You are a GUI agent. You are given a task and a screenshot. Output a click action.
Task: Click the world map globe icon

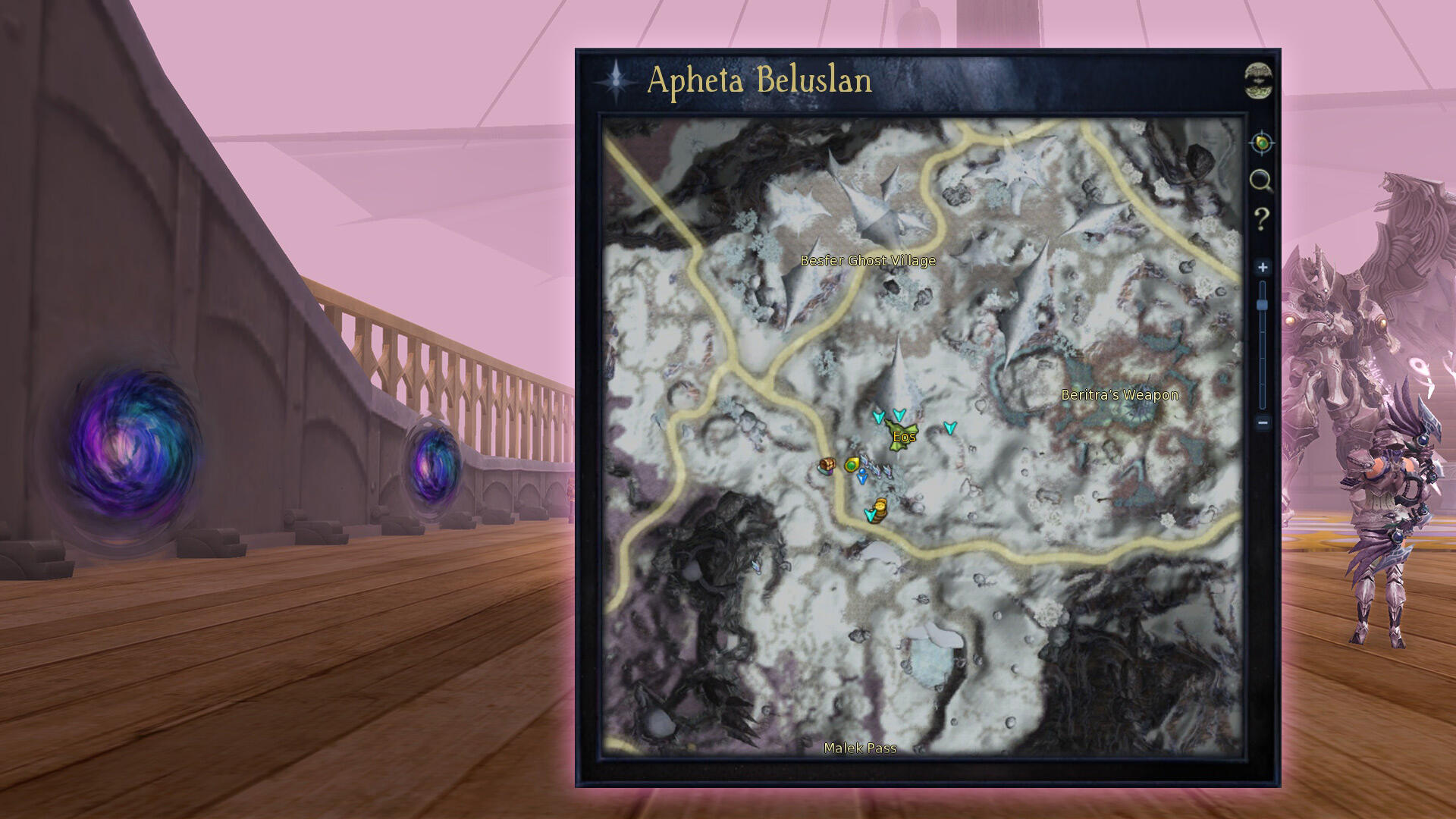click(x=1259, y=80)
